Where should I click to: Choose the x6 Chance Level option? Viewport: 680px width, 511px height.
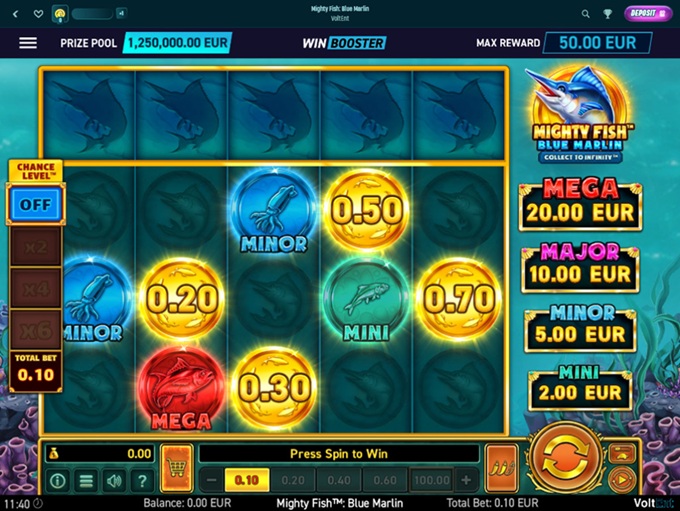tap(36, 329)
